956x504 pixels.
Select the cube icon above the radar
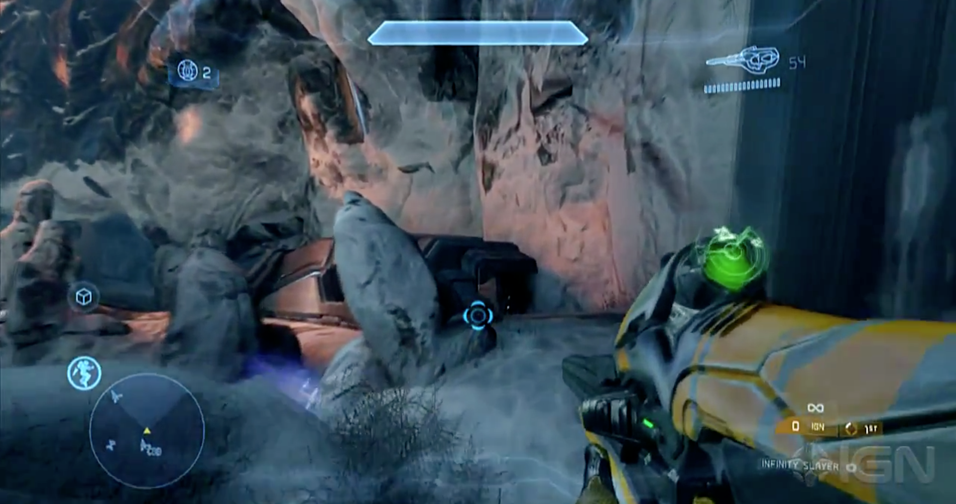point(85,297)
